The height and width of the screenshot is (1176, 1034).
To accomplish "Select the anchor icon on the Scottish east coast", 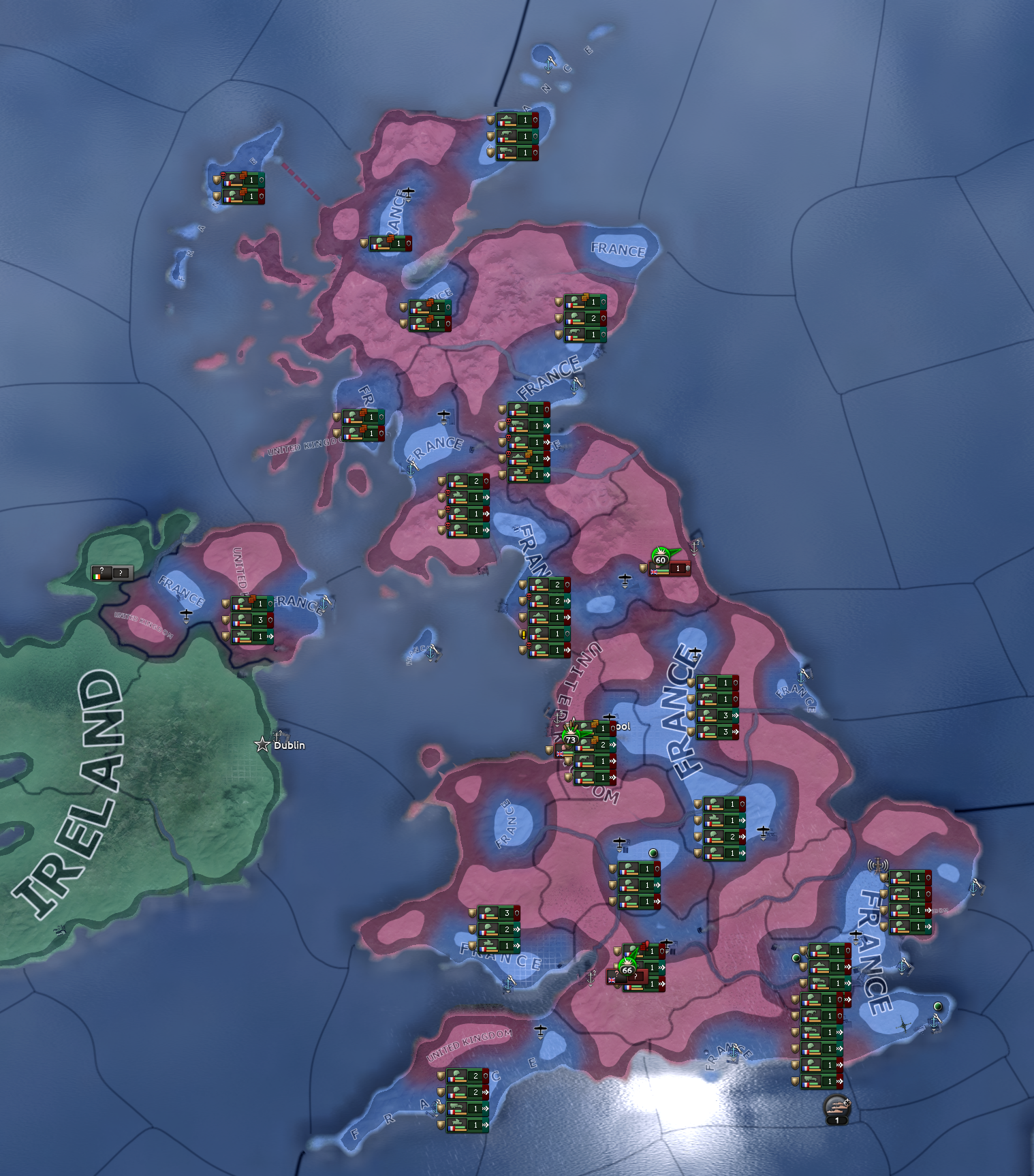I will (x=576, y=385).
